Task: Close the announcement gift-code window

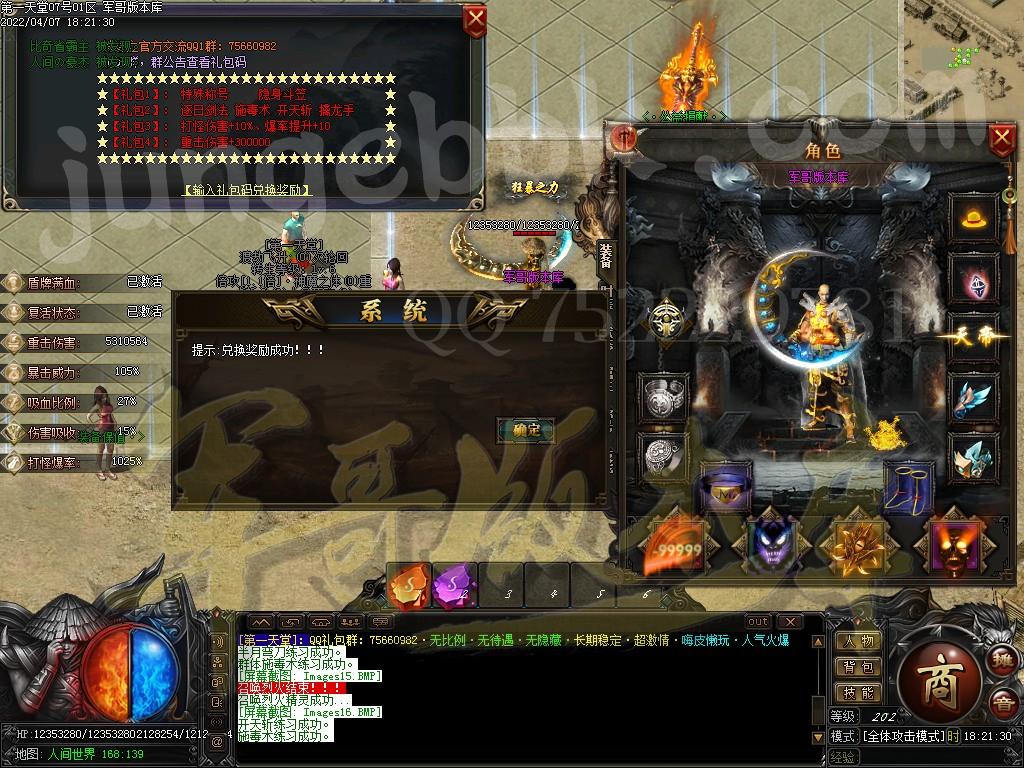Action: tap(476, 20)
